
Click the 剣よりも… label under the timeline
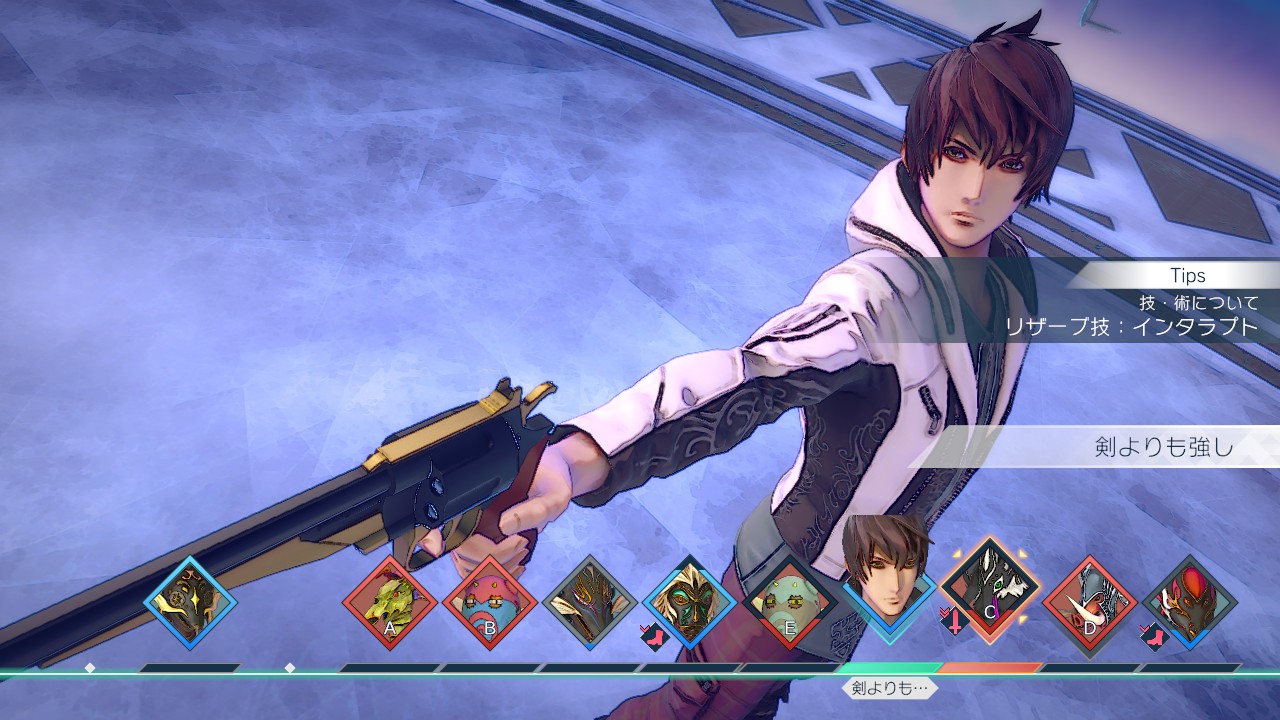point(890,688)
